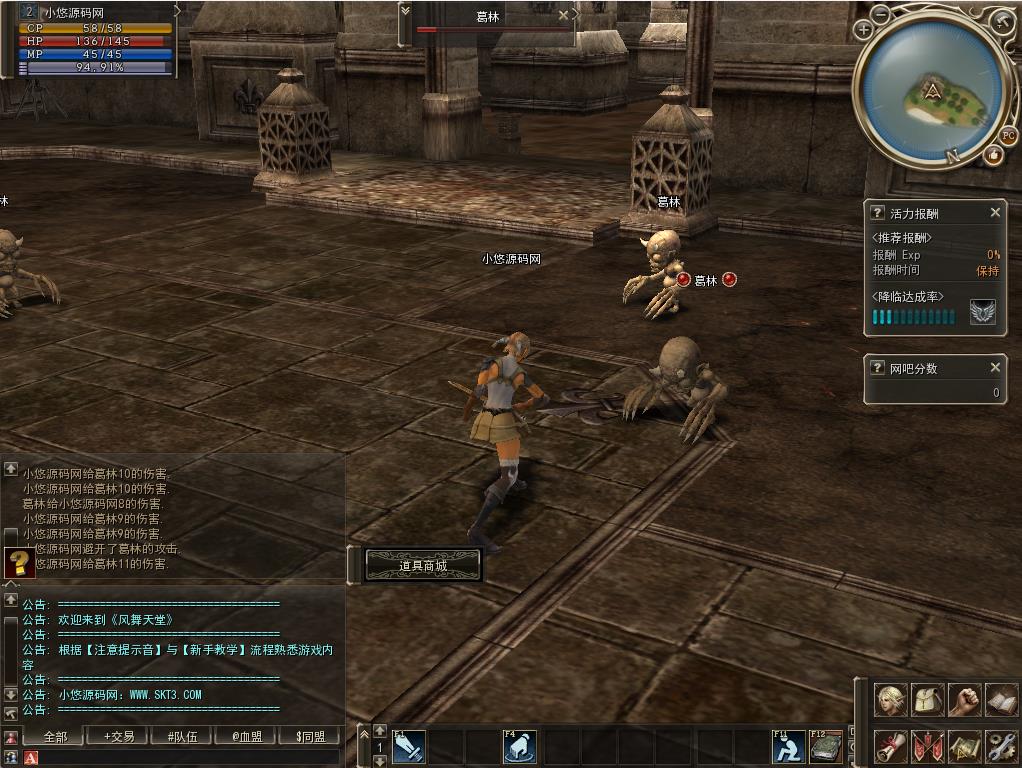The image size is (1022, 768).
Task: Zoom in the minimap with plus button
Action: click(864, 30)
